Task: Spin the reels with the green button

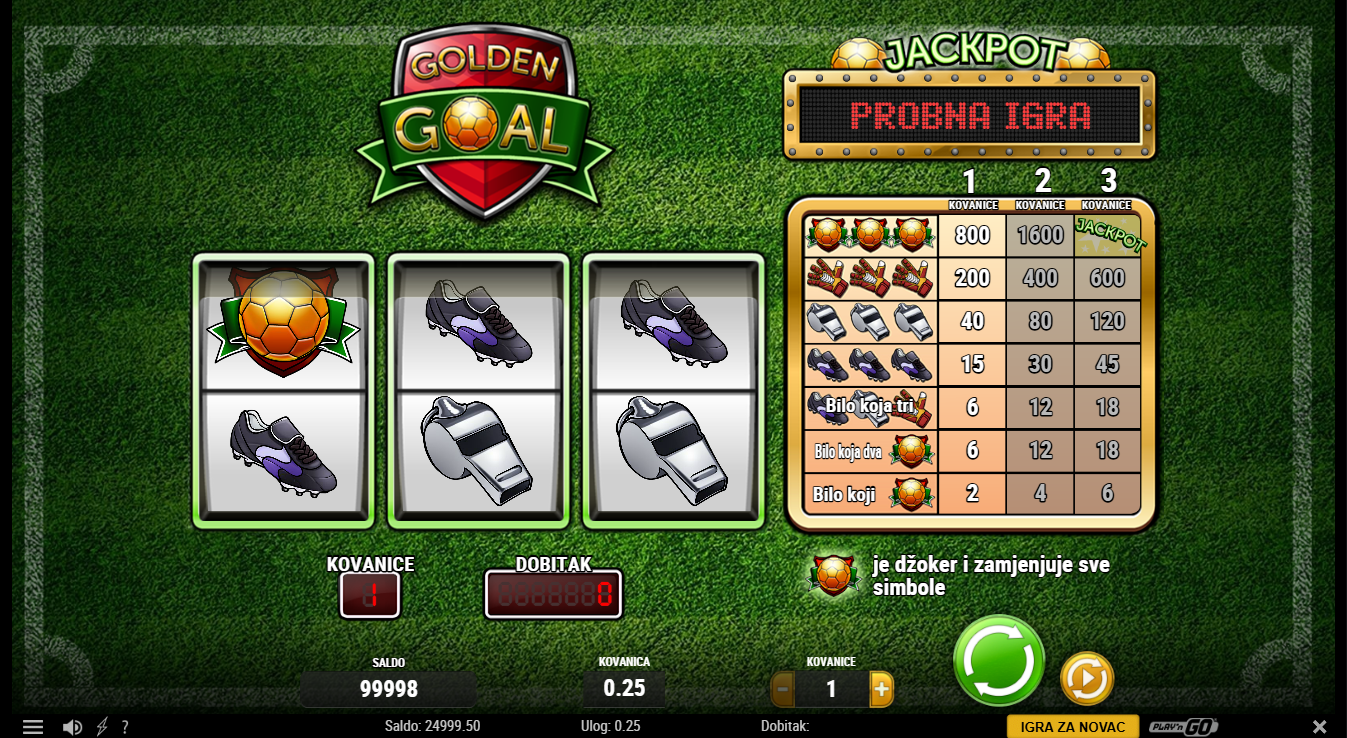Action: click(x=998, y=661)
